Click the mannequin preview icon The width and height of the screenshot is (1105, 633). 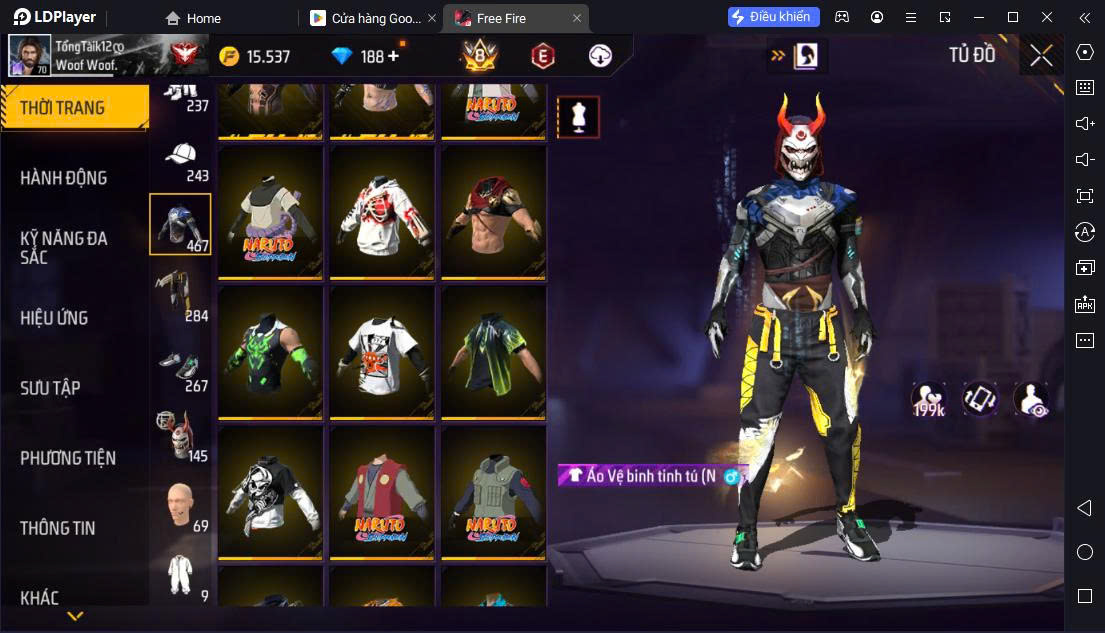578,117
